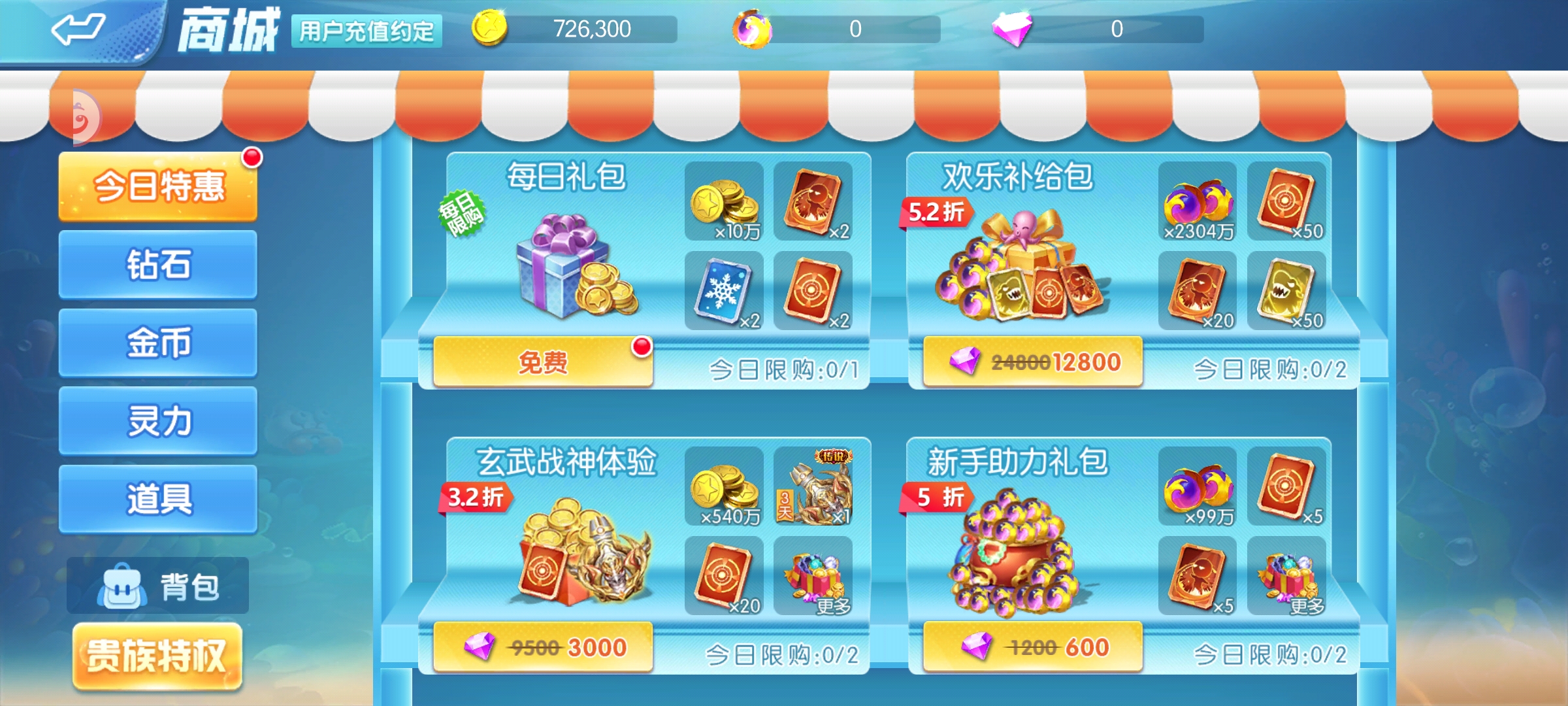Open the 灵力 shop section

coord(157,419)
